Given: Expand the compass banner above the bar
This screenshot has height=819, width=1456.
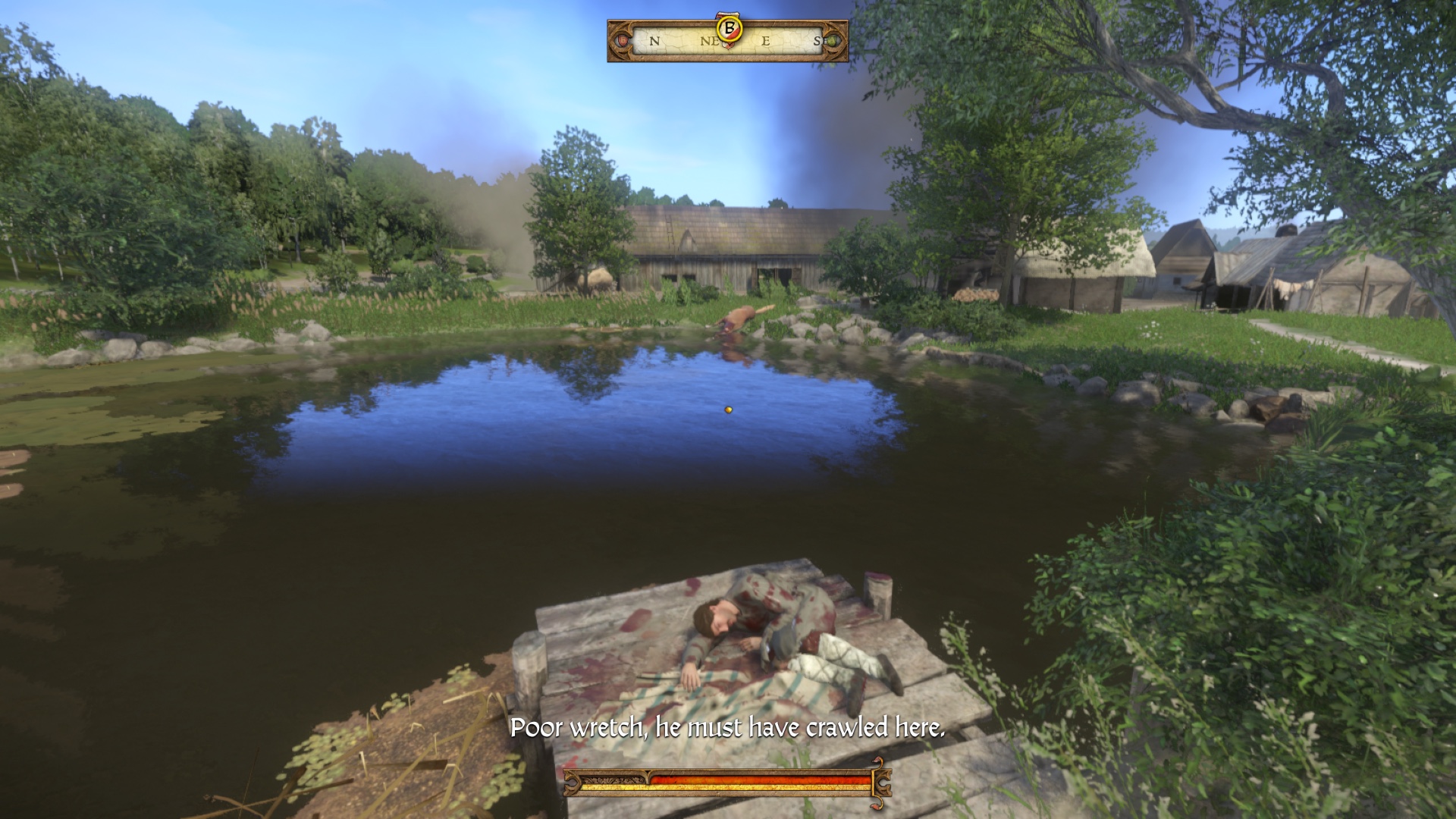Looking at the screenshot, I should [x=728, y=15].
